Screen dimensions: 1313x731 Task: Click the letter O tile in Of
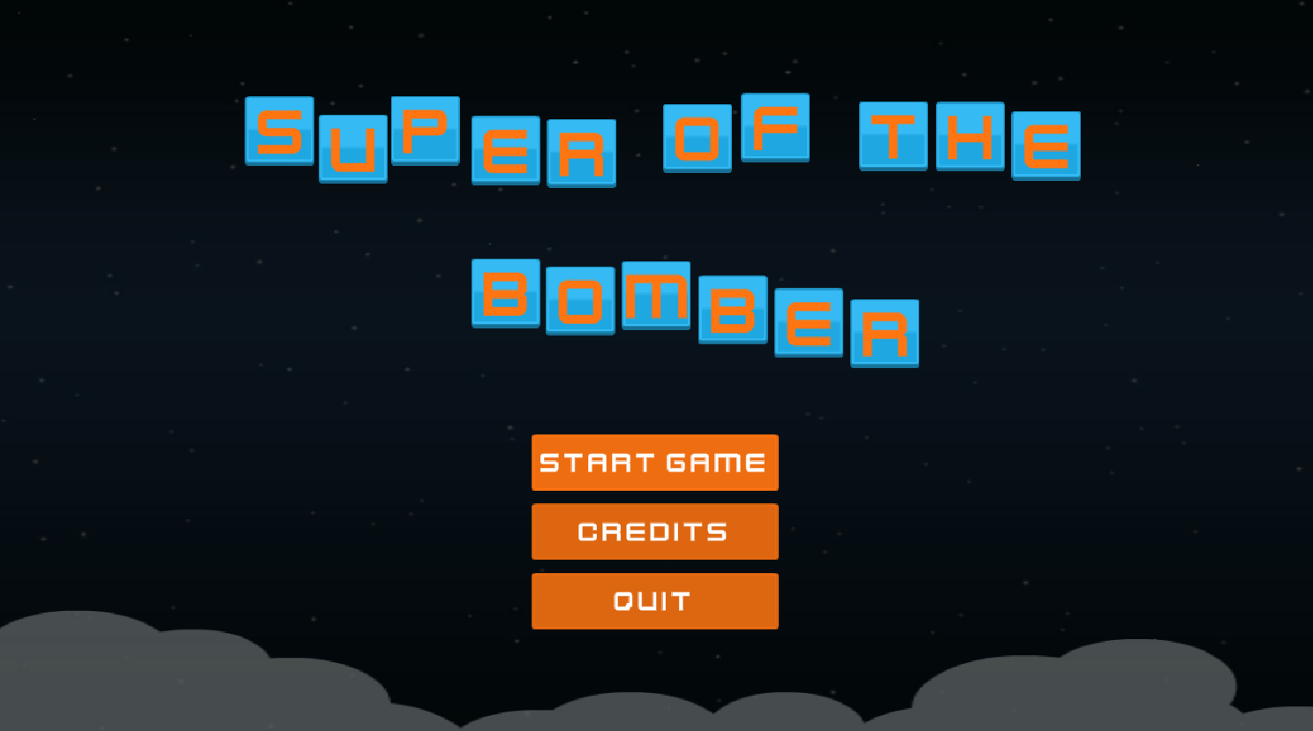point(696,140)
